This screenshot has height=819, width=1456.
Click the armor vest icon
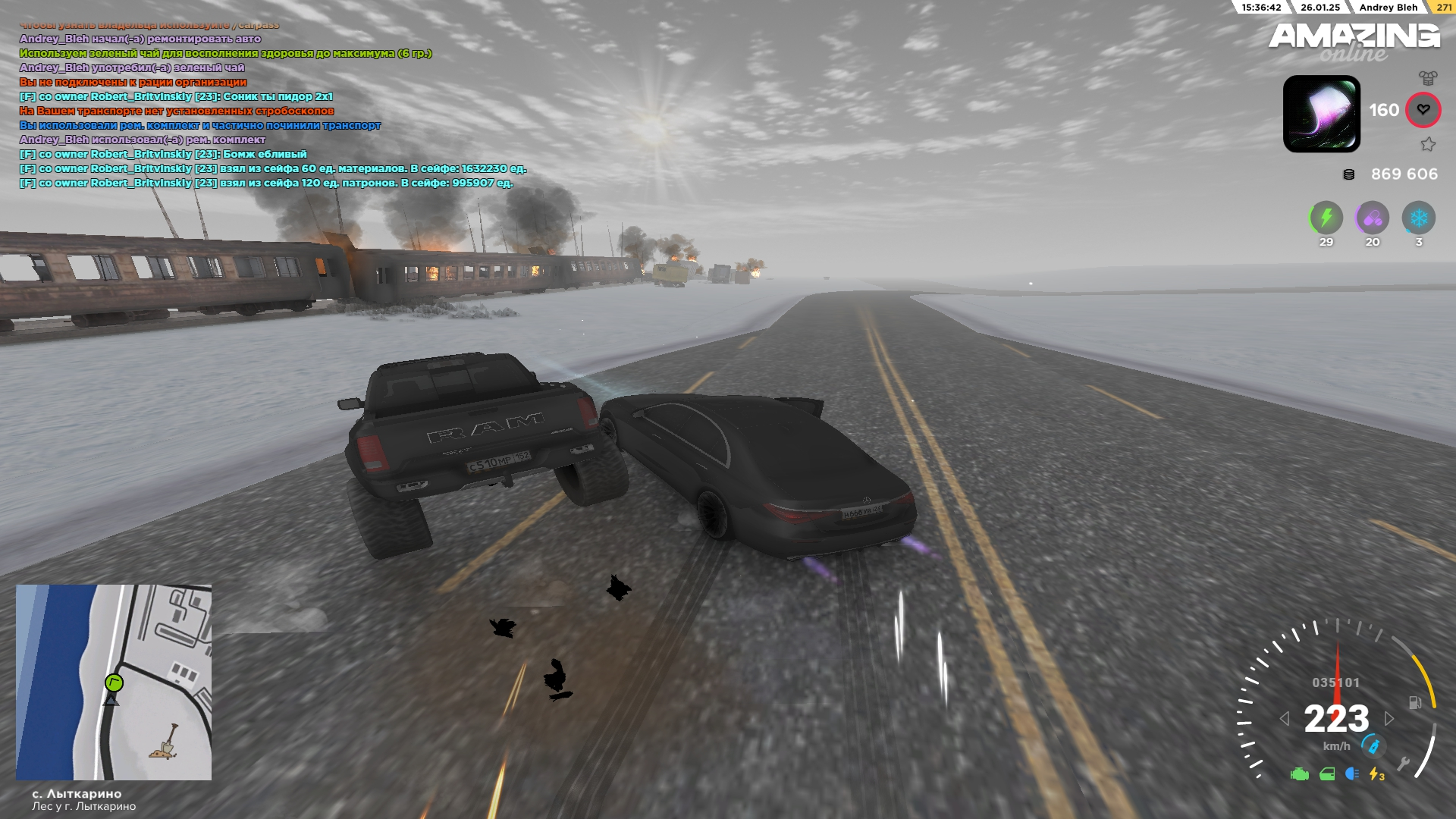pyautogui.click(x=1428, y=77)
